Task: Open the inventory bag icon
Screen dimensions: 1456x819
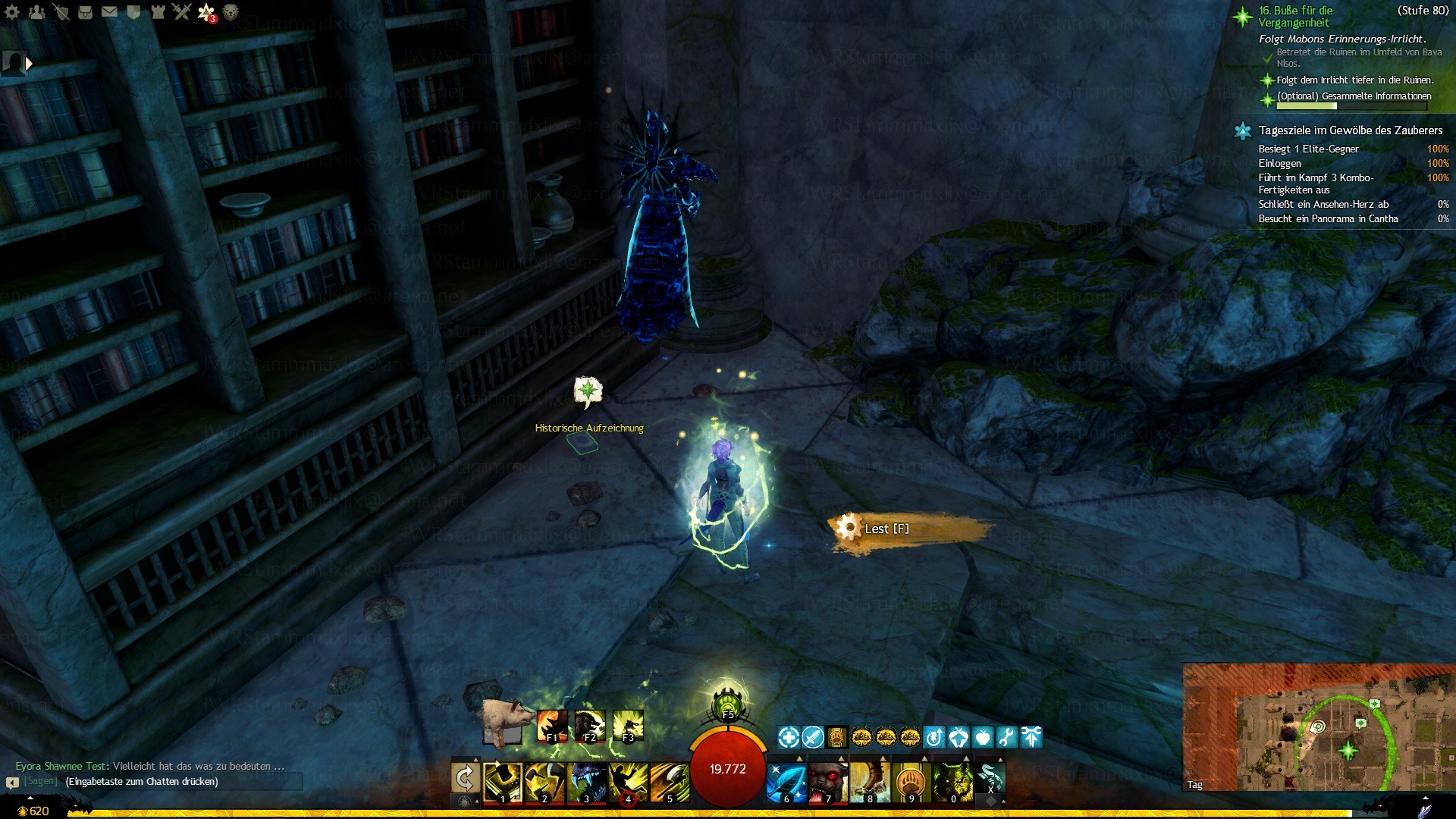Action: (x=85, y=12)
